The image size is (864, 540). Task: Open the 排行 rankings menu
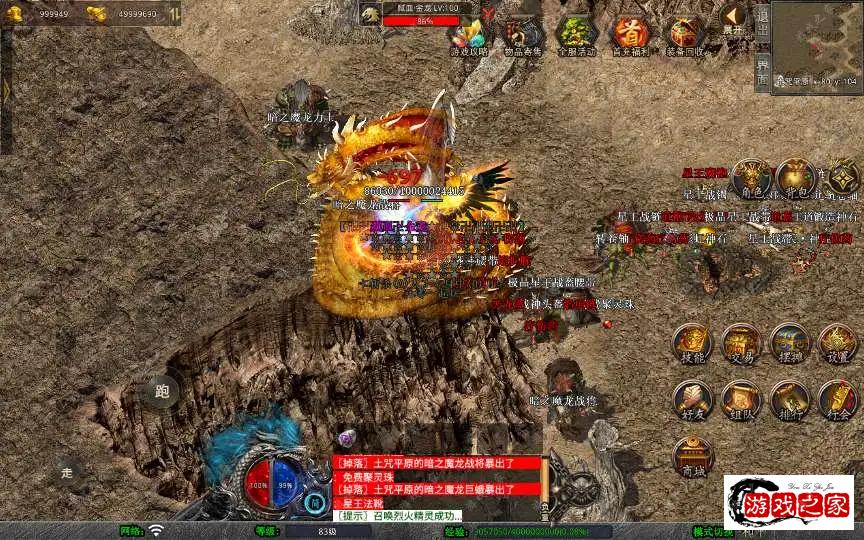point(790,400)
